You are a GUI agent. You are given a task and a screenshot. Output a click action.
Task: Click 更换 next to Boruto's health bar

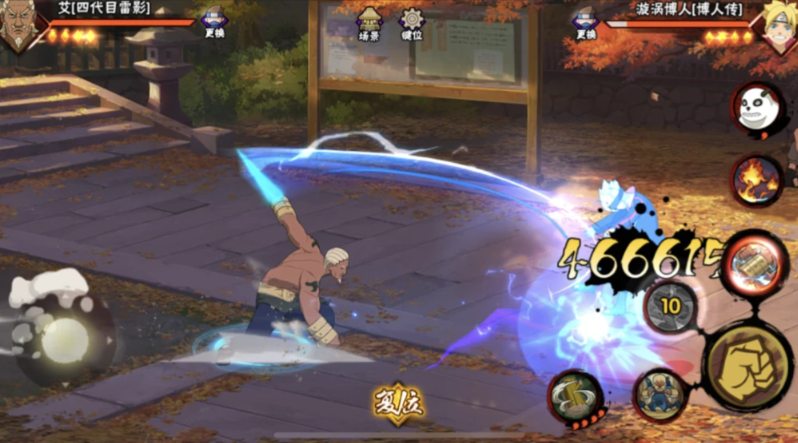point(586,24)
